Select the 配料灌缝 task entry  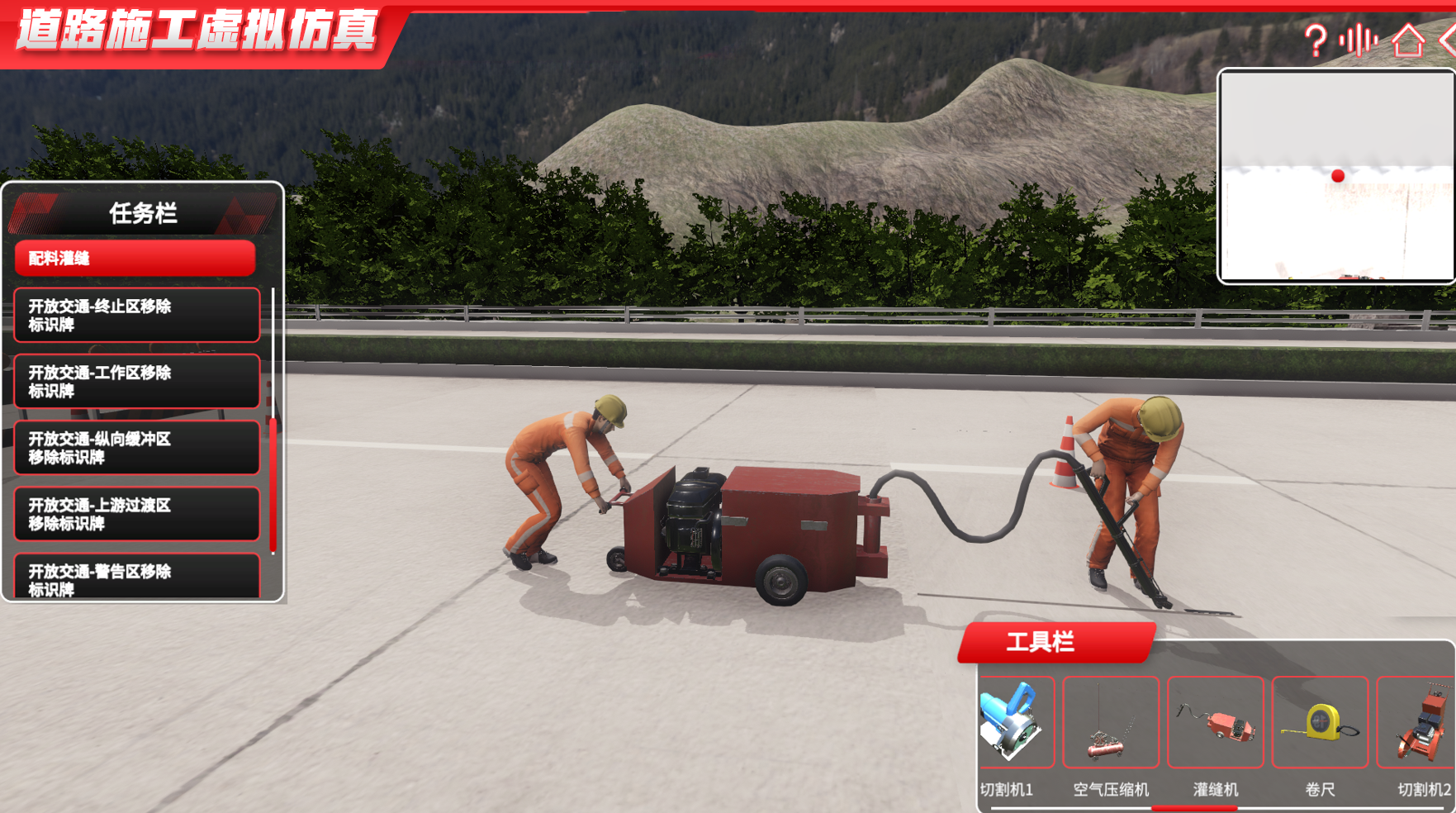coord(135,259)
